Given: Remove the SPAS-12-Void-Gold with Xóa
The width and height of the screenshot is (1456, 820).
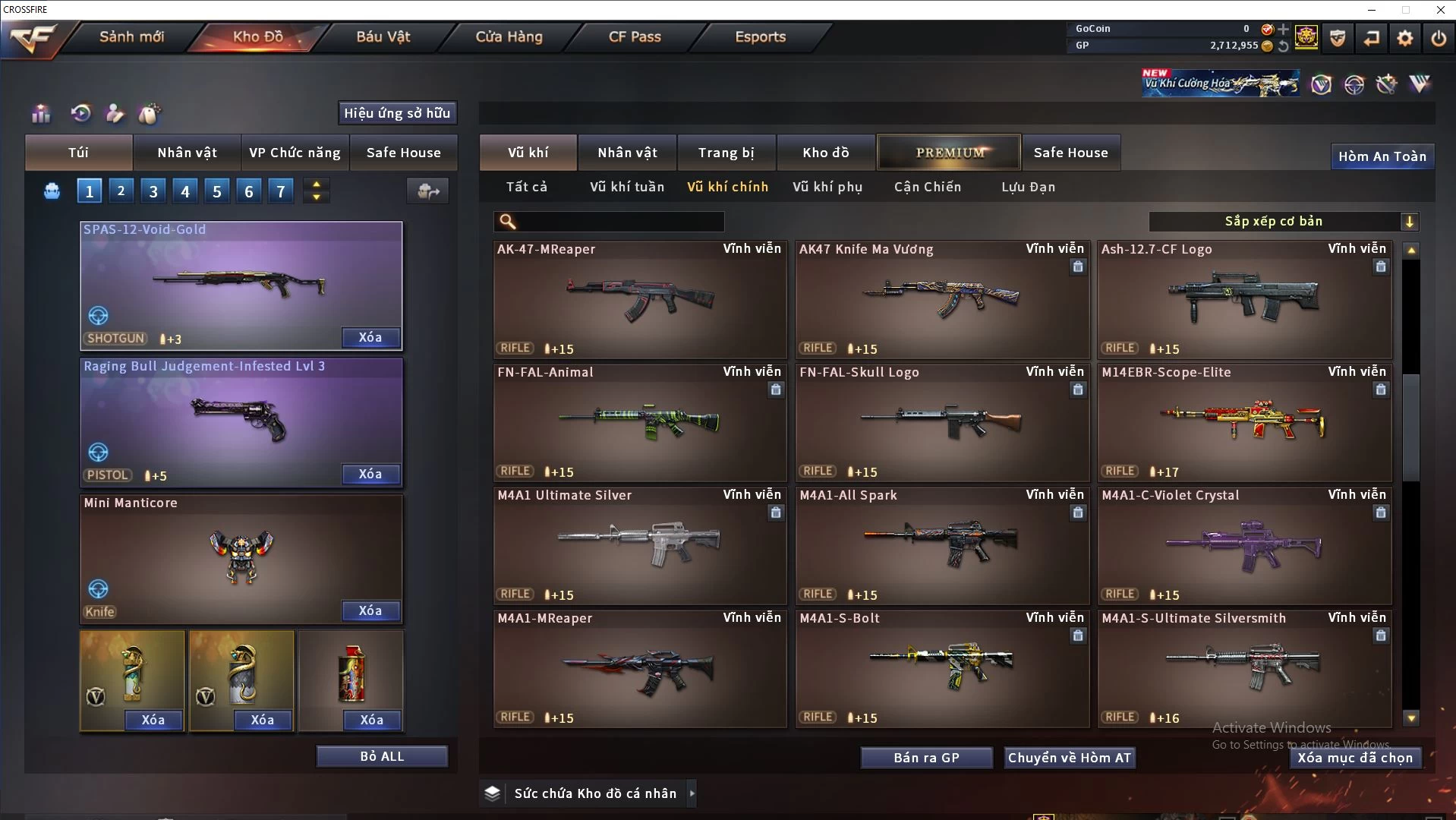Looking at the screenshot, I should coord(370,337).
